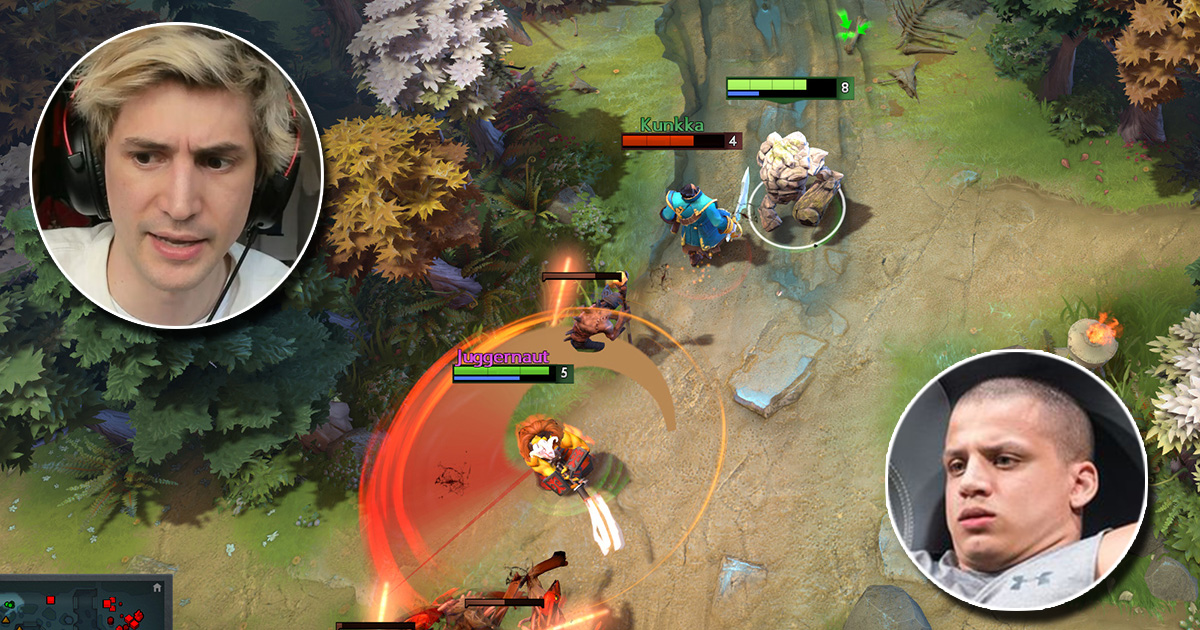Click the minimap in the corner
Screen dimensions: 1200x630
tap(80, 608)
